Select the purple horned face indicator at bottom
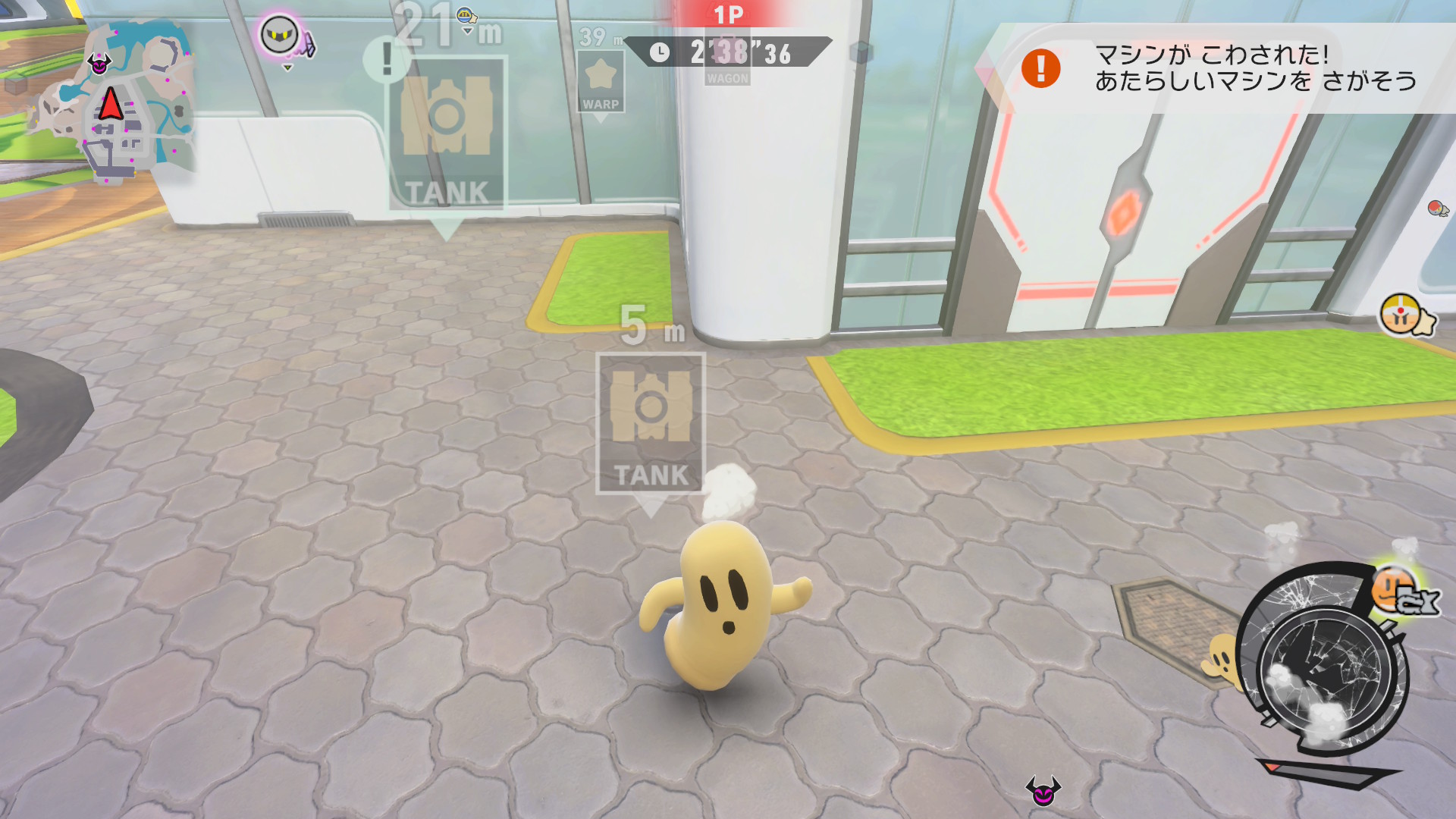This screenshot has width=1456, height=819. pyautogui.click(x=1043, y=791)
